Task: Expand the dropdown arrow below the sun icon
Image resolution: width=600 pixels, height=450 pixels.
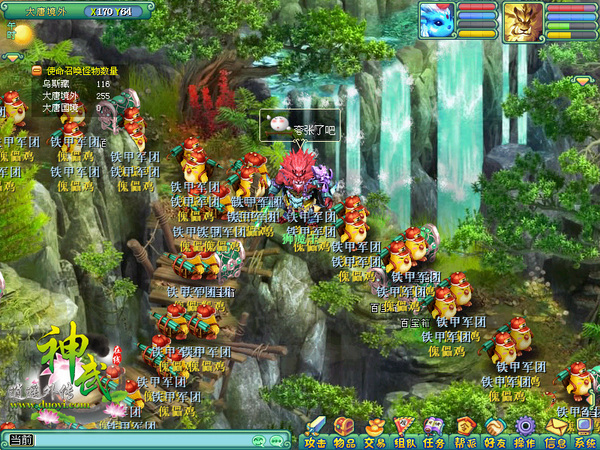Action: (x=11, y=58)
